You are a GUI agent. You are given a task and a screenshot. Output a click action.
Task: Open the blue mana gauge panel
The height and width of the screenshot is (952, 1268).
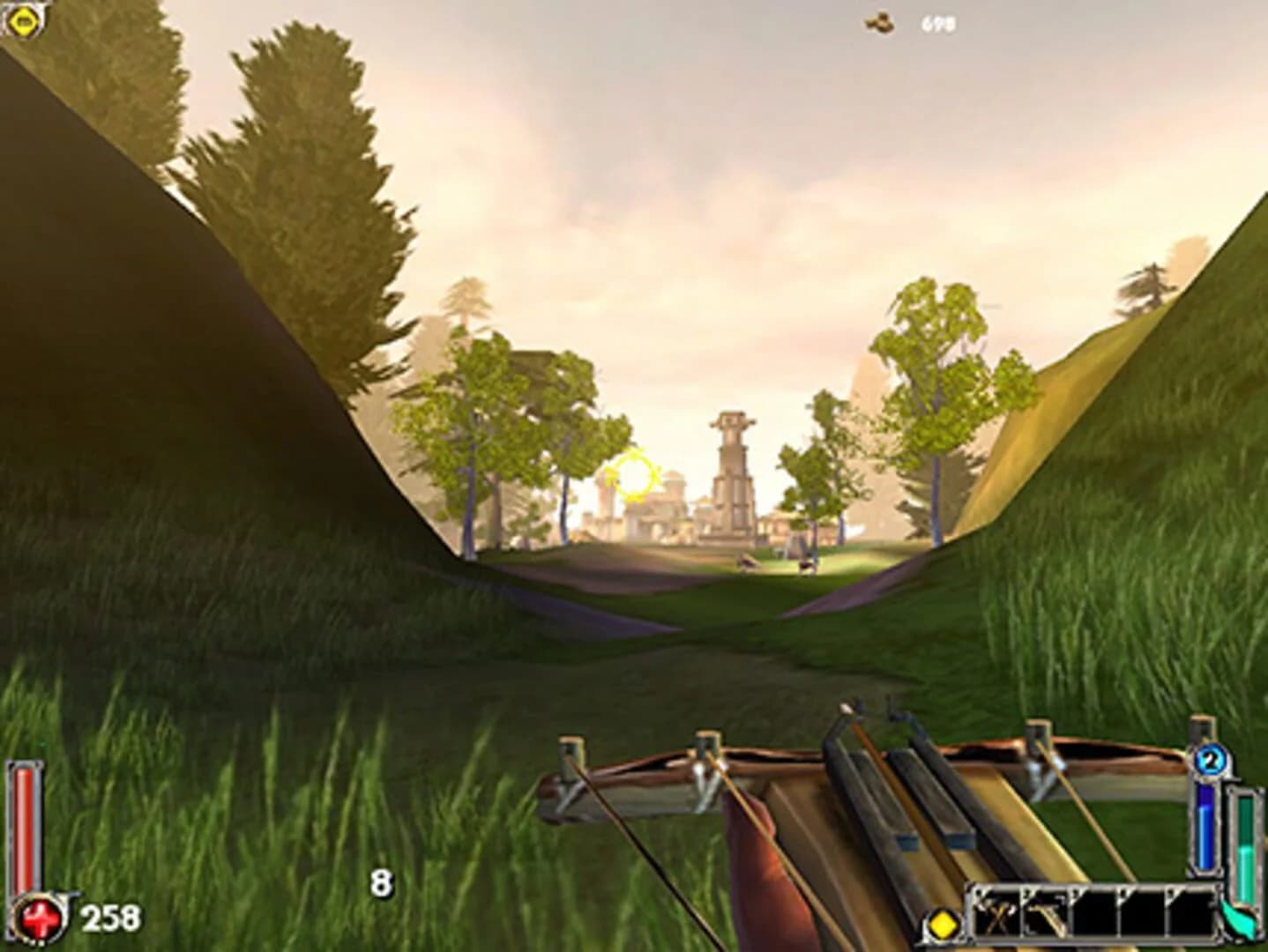pos(1207,824)
